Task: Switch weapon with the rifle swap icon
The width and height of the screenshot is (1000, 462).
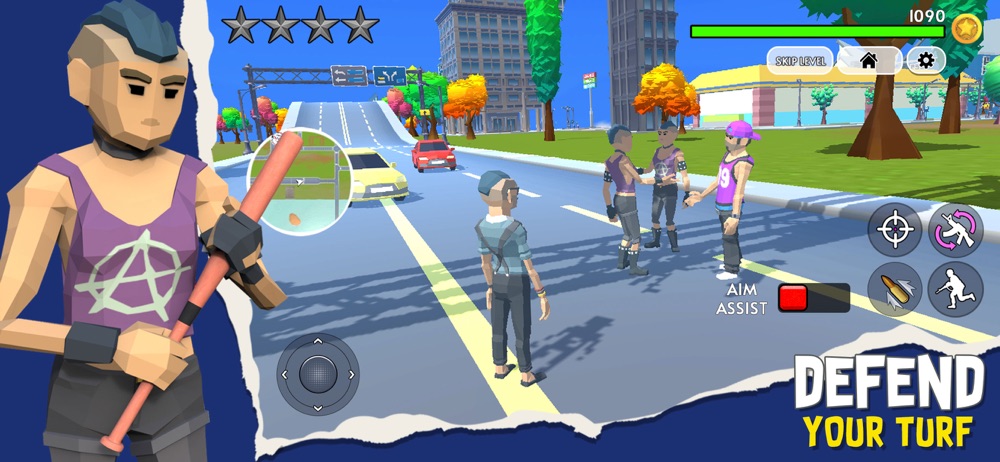Action: click(954, 231)
